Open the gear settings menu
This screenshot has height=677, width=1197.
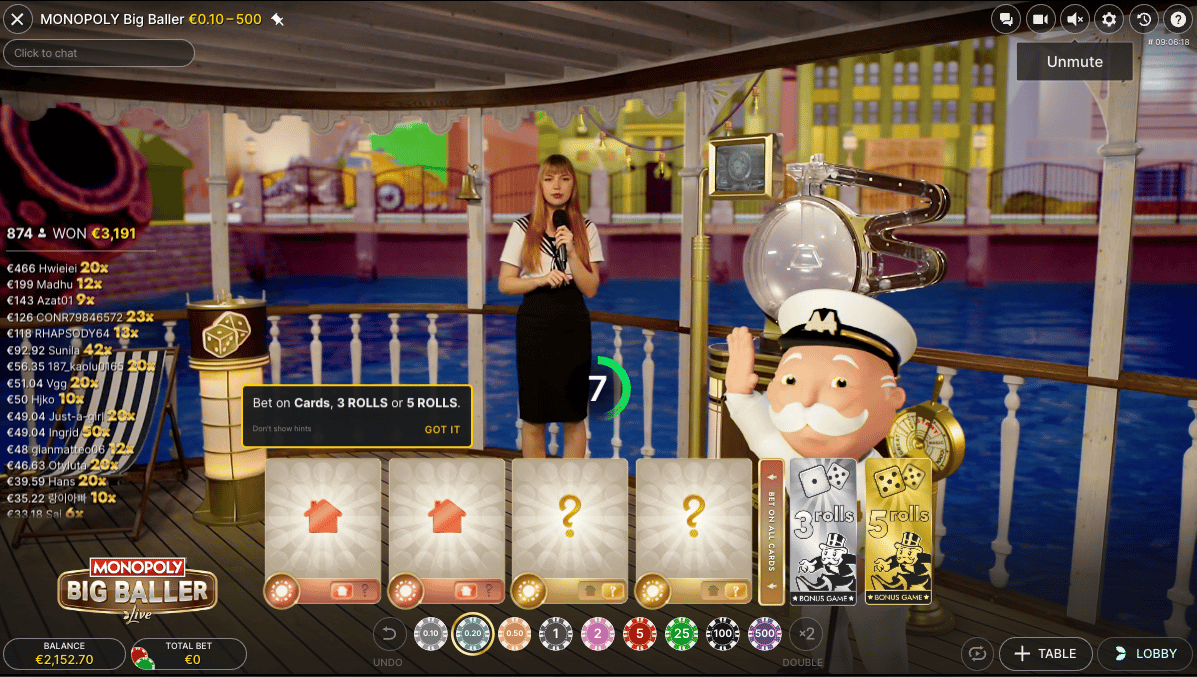point(1109,19)
